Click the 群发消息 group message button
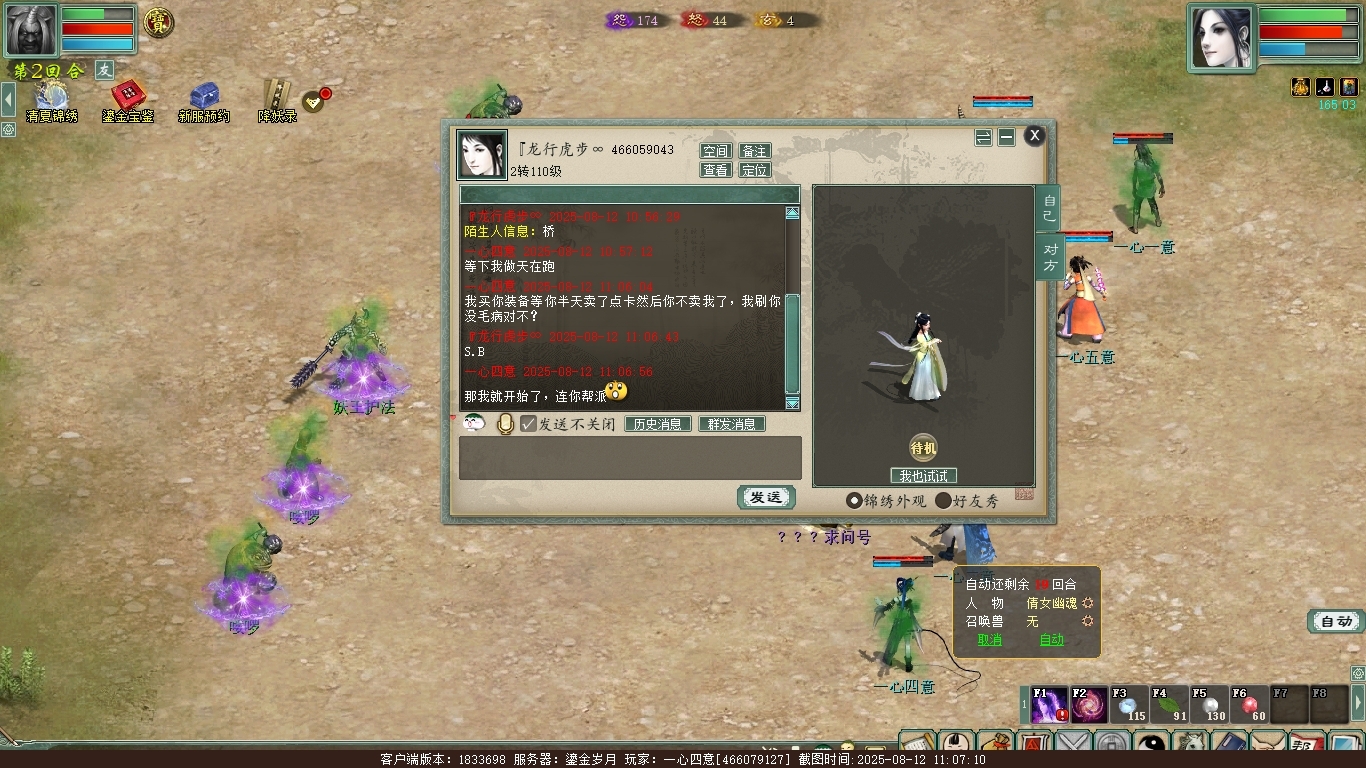1366x768 pixels. [731, 424]
